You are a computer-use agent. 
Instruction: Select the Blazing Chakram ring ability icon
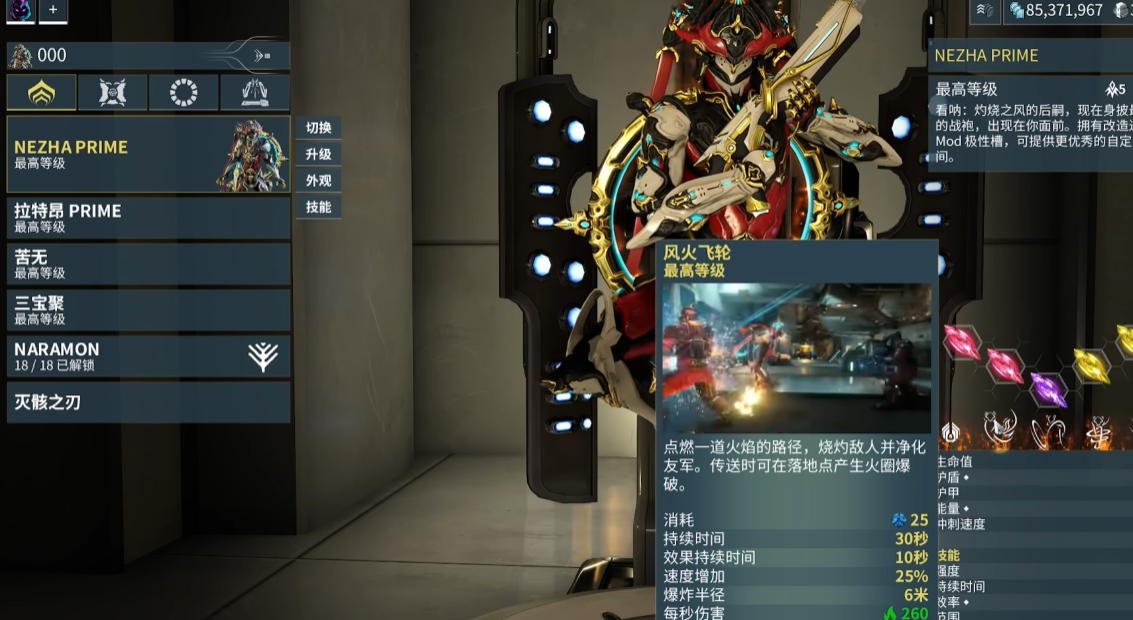click(1045, 431)
